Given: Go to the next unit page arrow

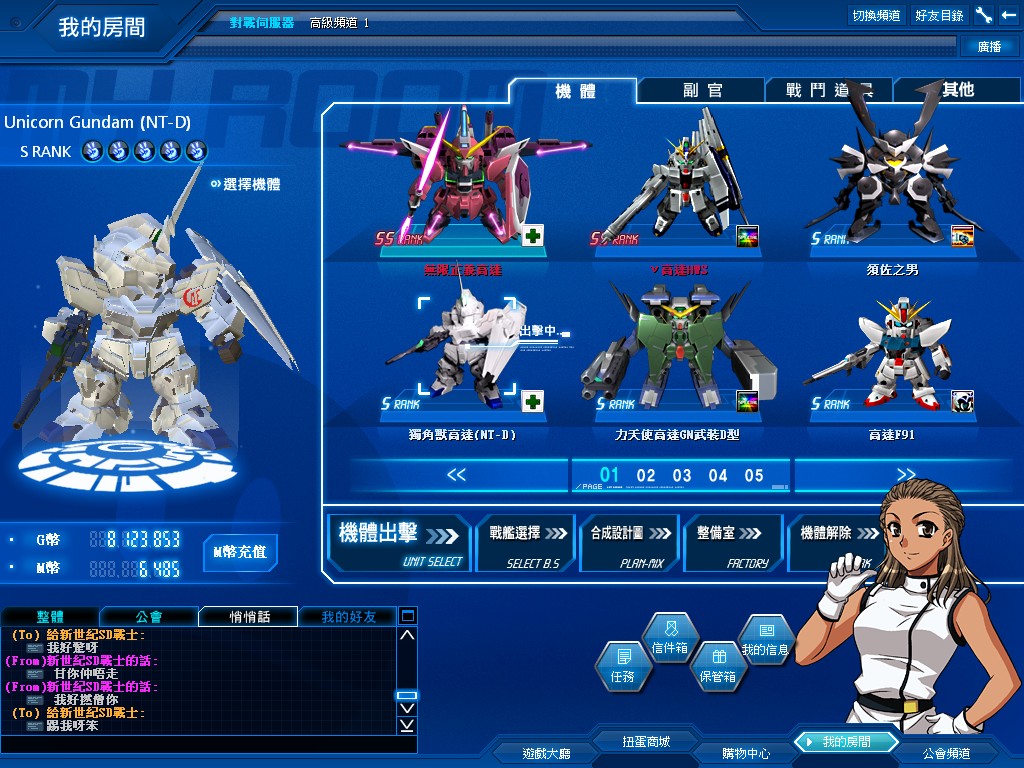Looking at the screenshot, I should point(905,475).
